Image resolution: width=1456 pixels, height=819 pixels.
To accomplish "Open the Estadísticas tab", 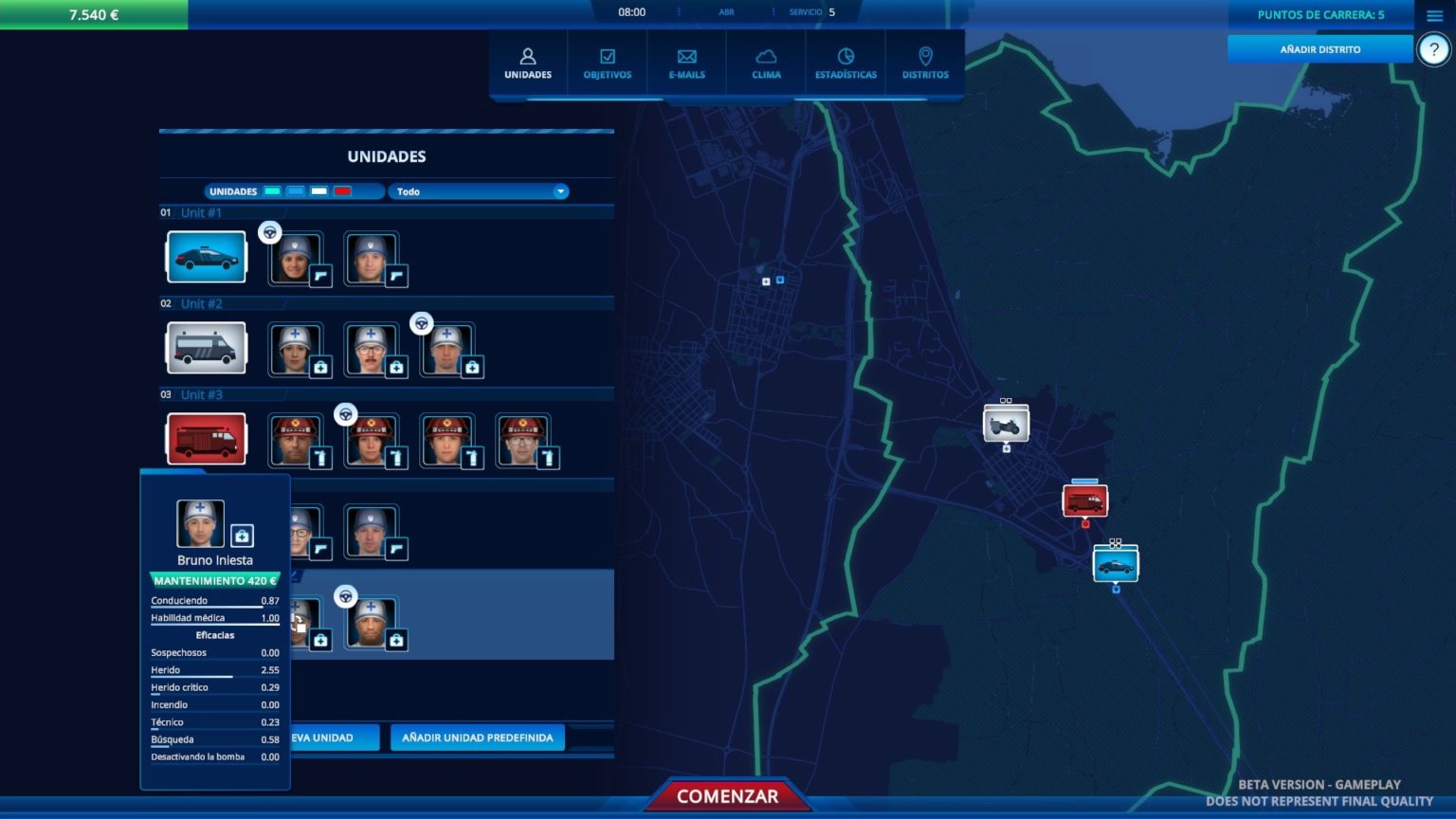I will (846, 64).
